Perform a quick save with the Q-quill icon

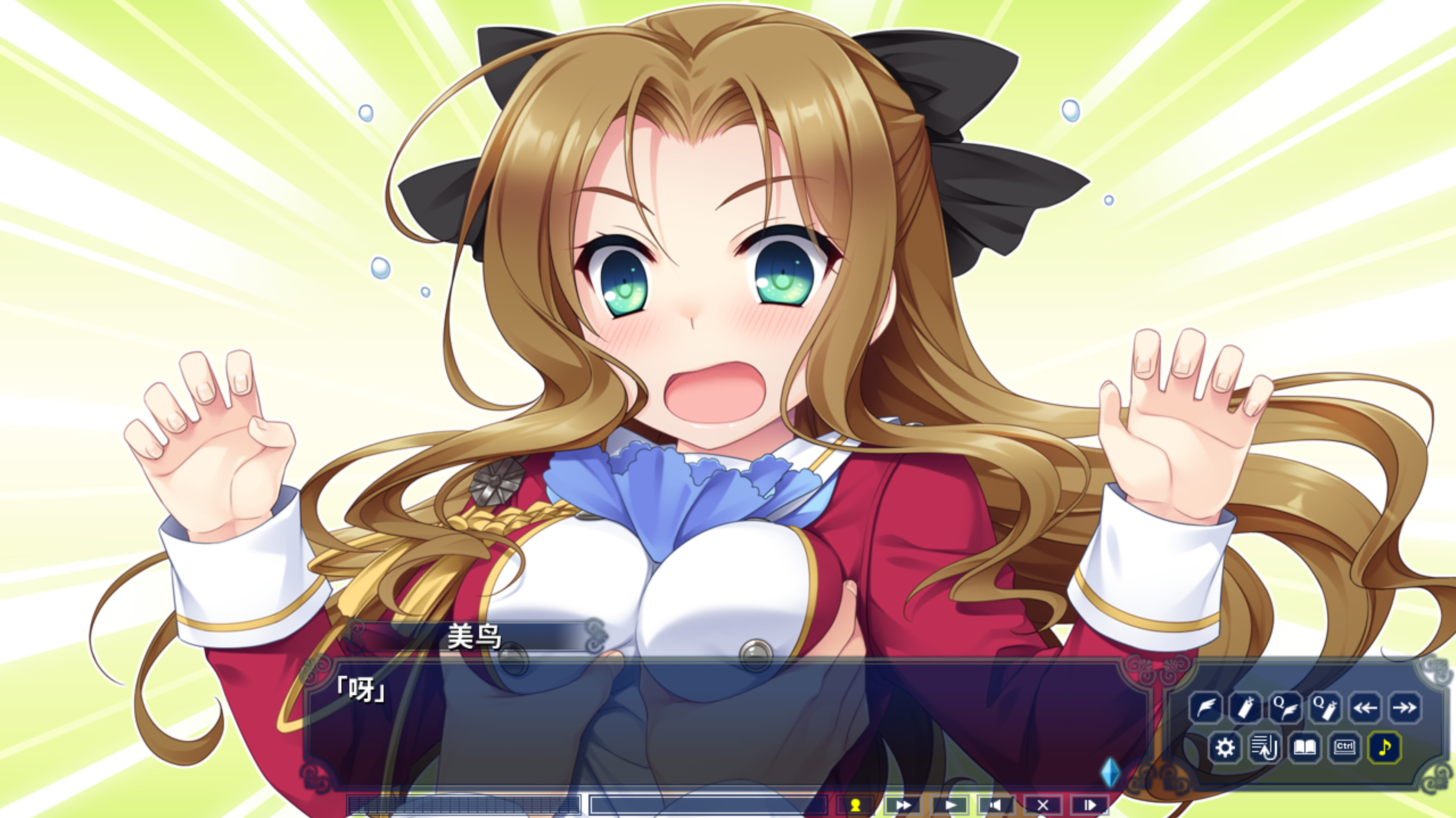click(x=1285, y=708)
